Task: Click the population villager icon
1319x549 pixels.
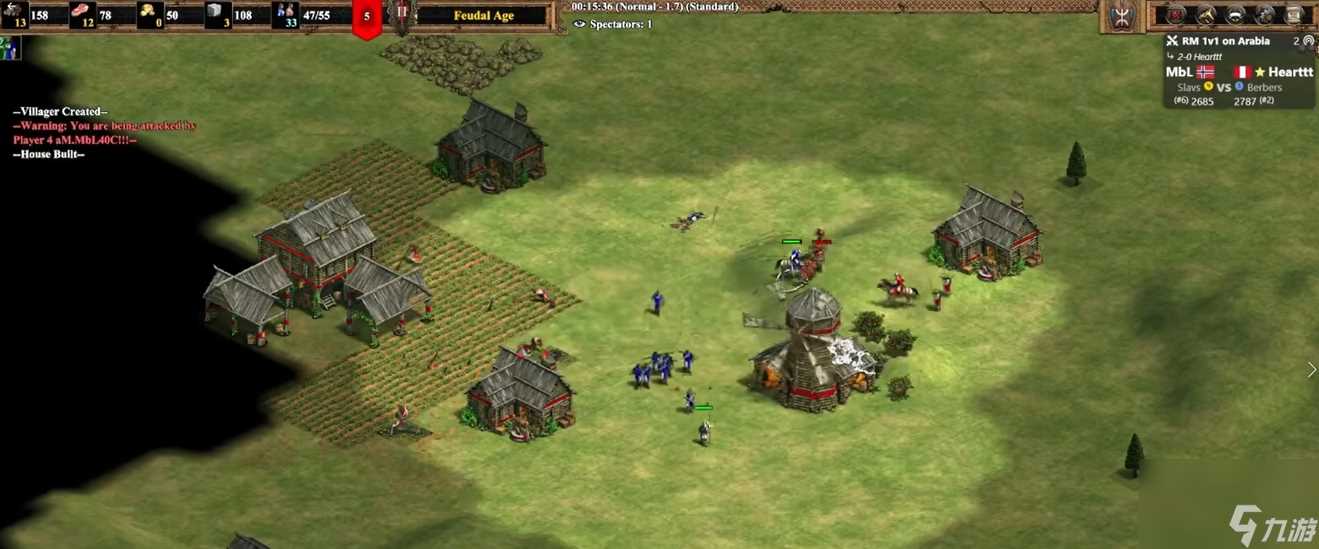Action: 287,14
